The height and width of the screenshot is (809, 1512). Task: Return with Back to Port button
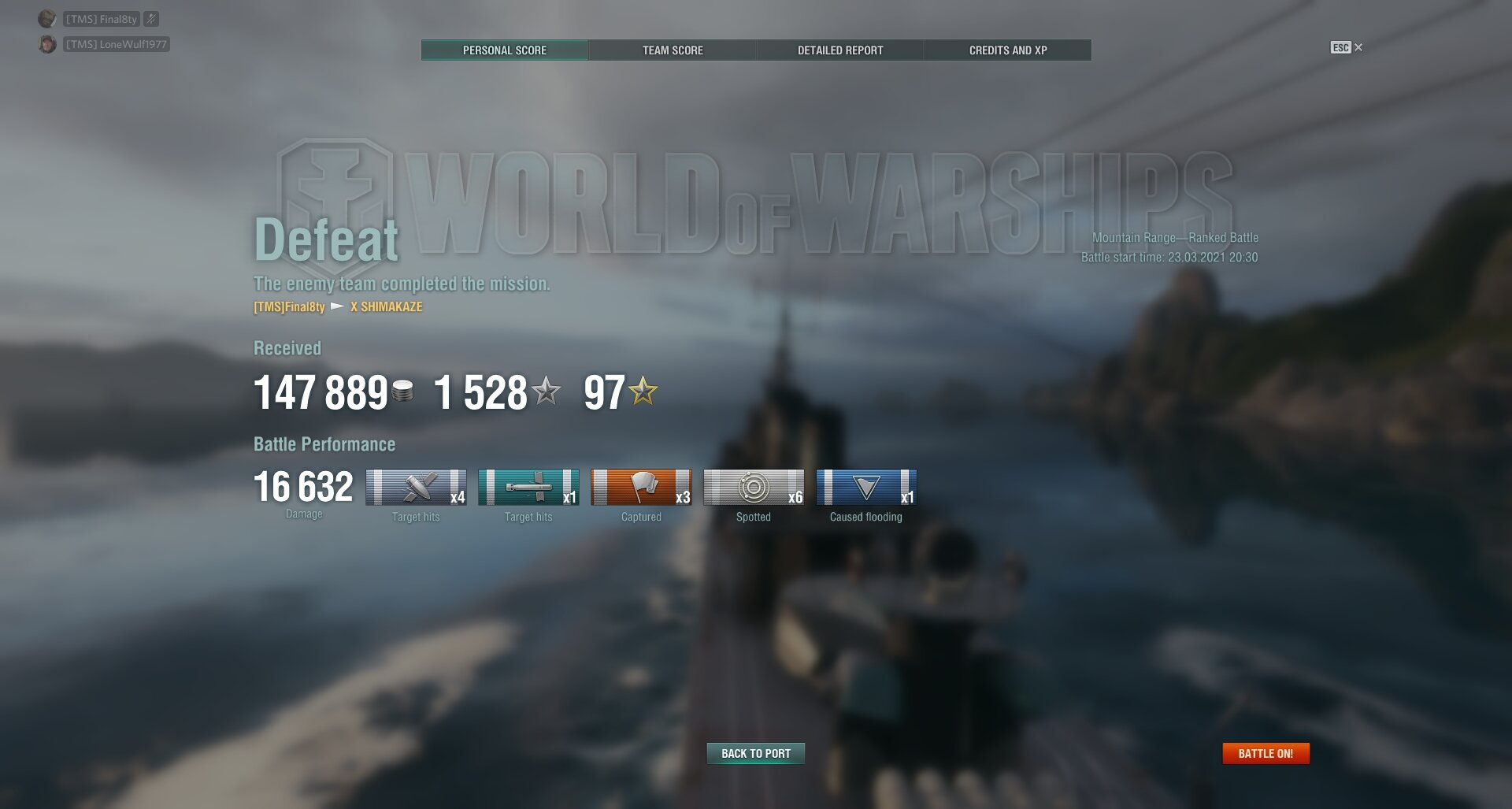756,754
